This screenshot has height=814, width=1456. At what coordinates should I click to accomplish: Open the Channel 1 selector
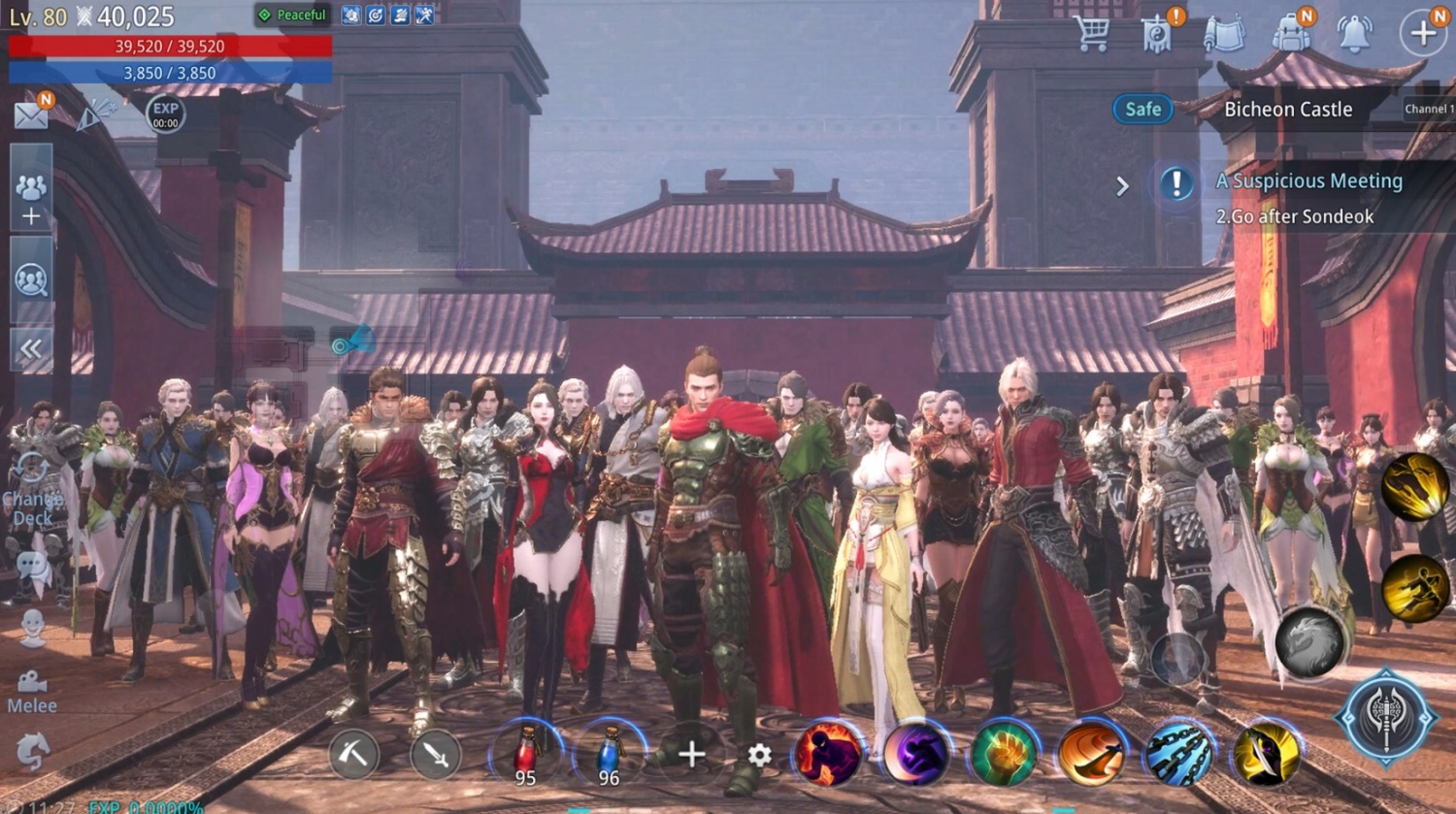tap(1427, 109)
